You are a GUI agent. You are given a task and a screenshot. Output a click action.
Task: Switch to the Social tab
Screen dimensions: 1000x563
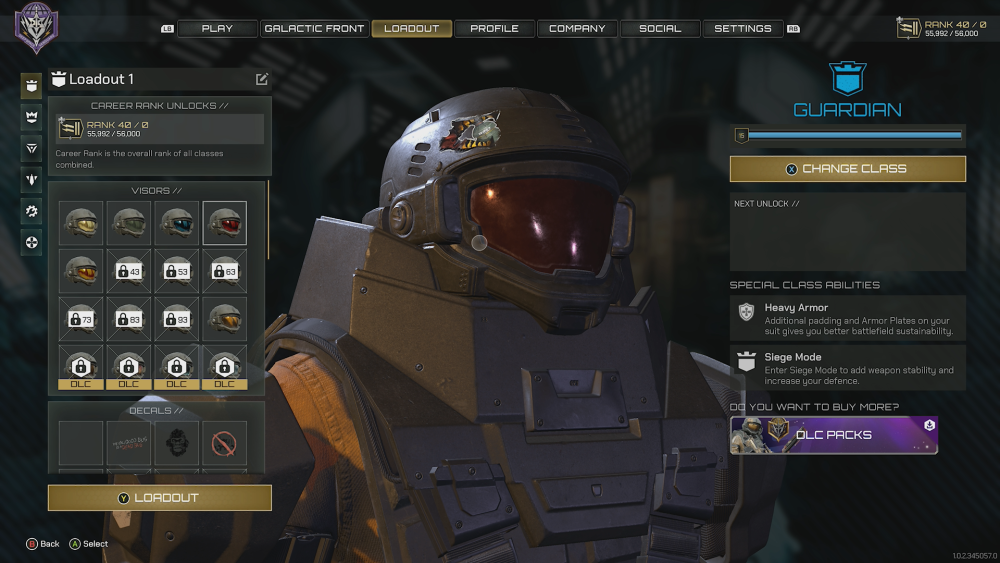click(x=660, y=29)
